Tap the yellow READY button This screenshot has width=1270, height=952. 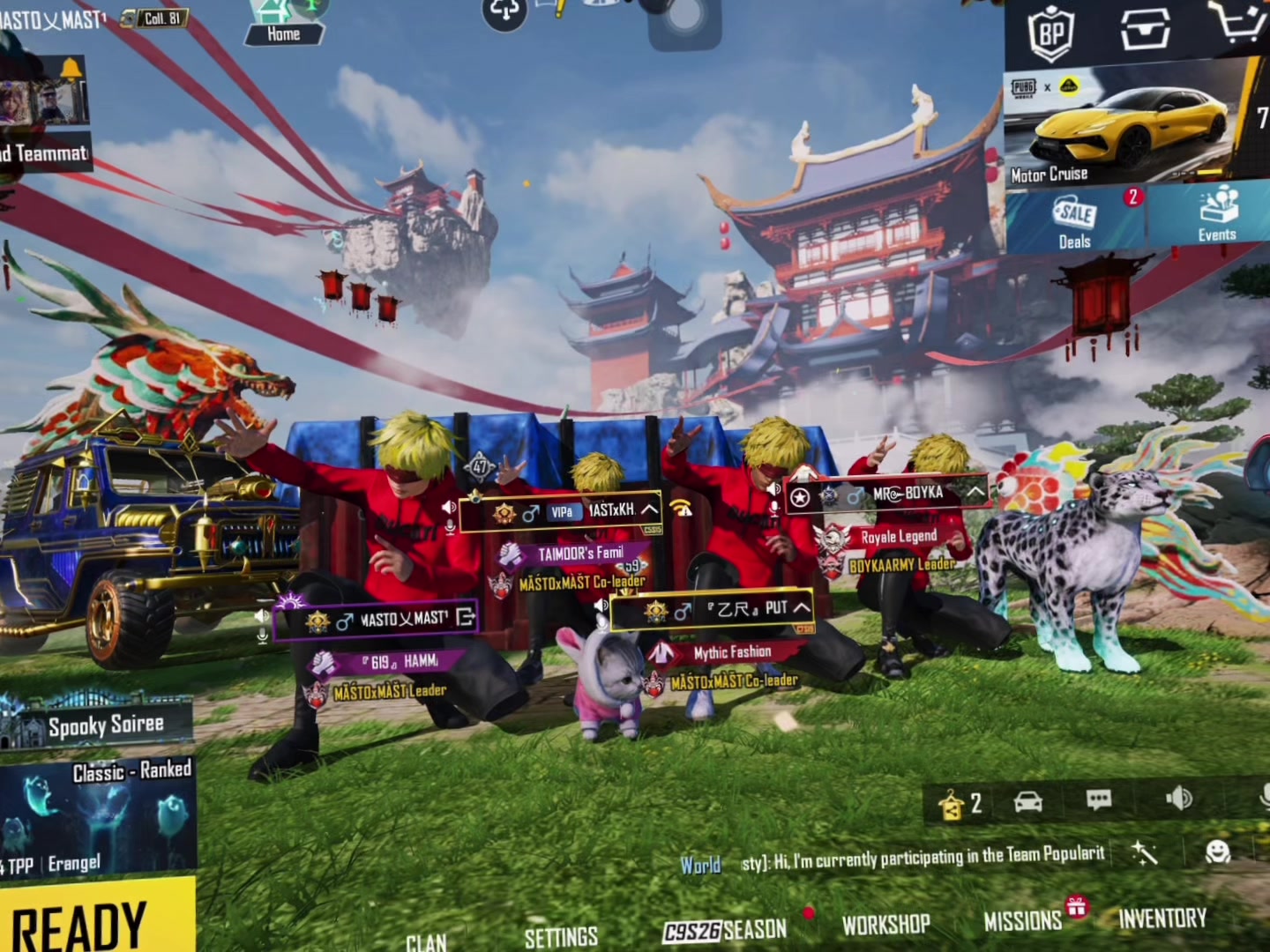pos(88,921)
